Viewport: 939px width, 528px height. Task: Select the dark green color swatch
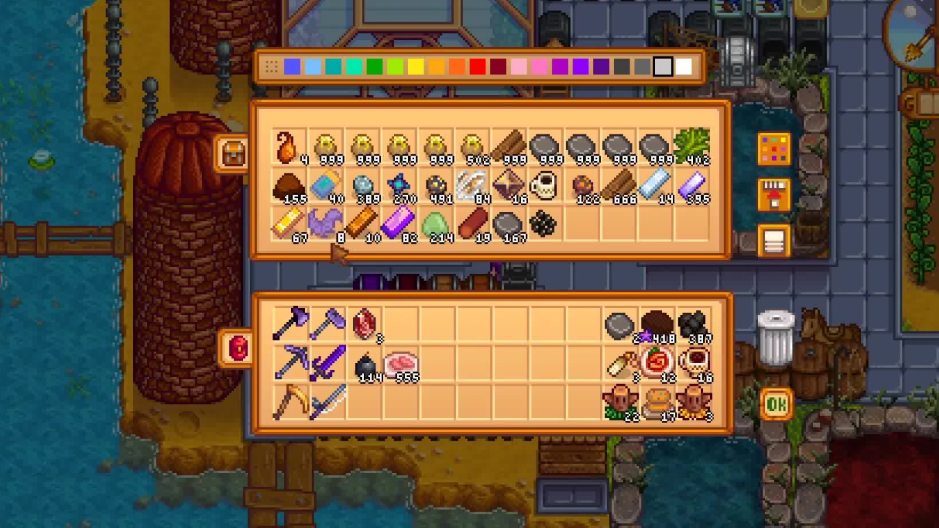click(374, 67)
